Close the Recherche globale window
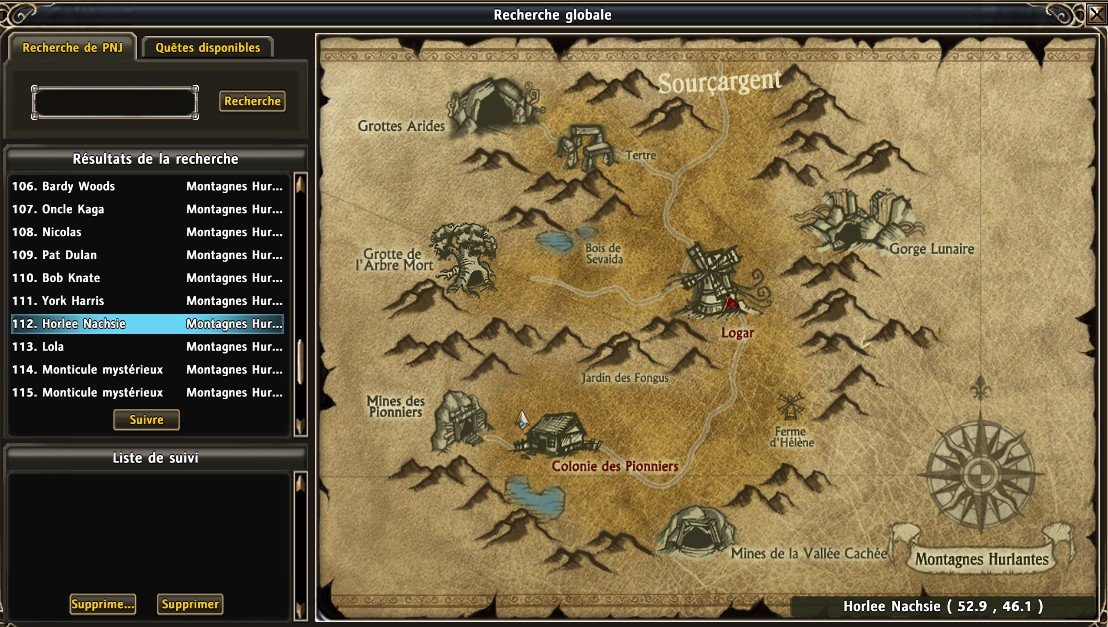 tap(1095, 14)
